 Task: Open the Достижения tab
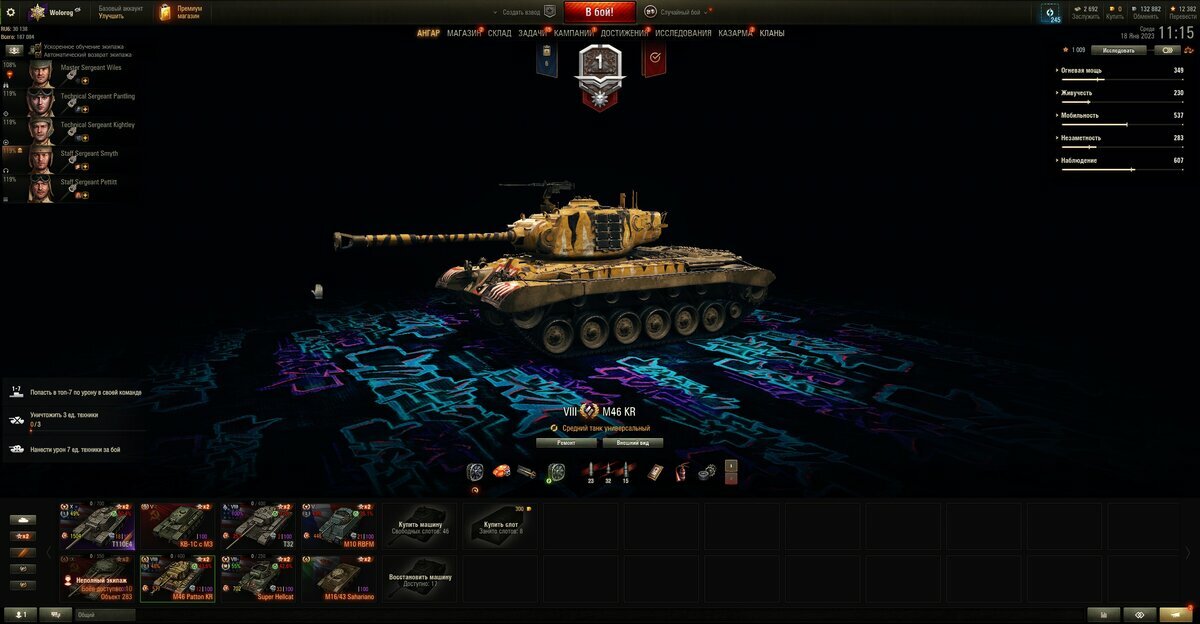click(624, 33)
